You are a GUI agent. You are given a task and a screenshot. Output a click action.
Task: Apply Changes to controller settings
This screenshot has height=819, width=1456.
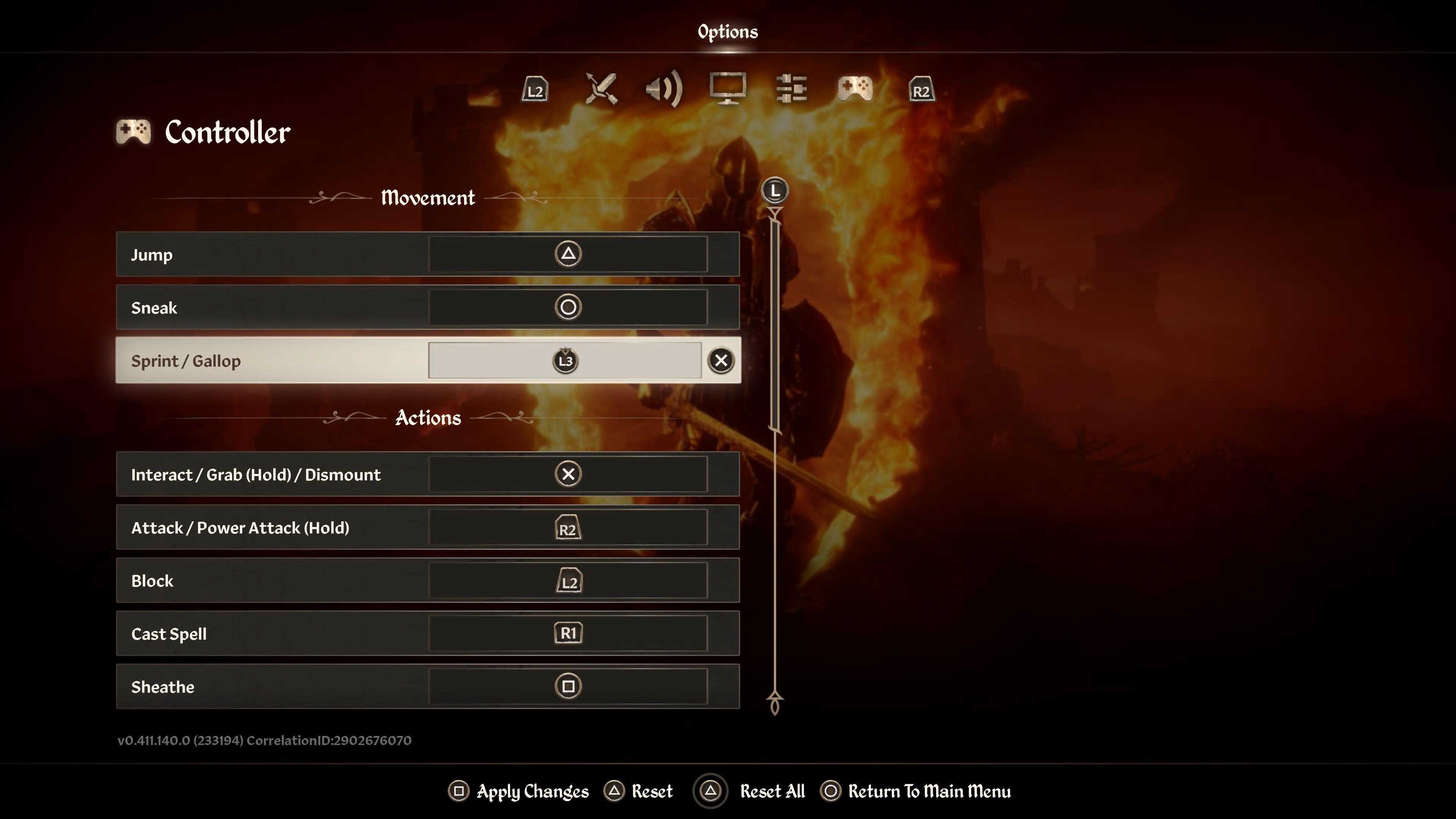[x=519, y=791]
